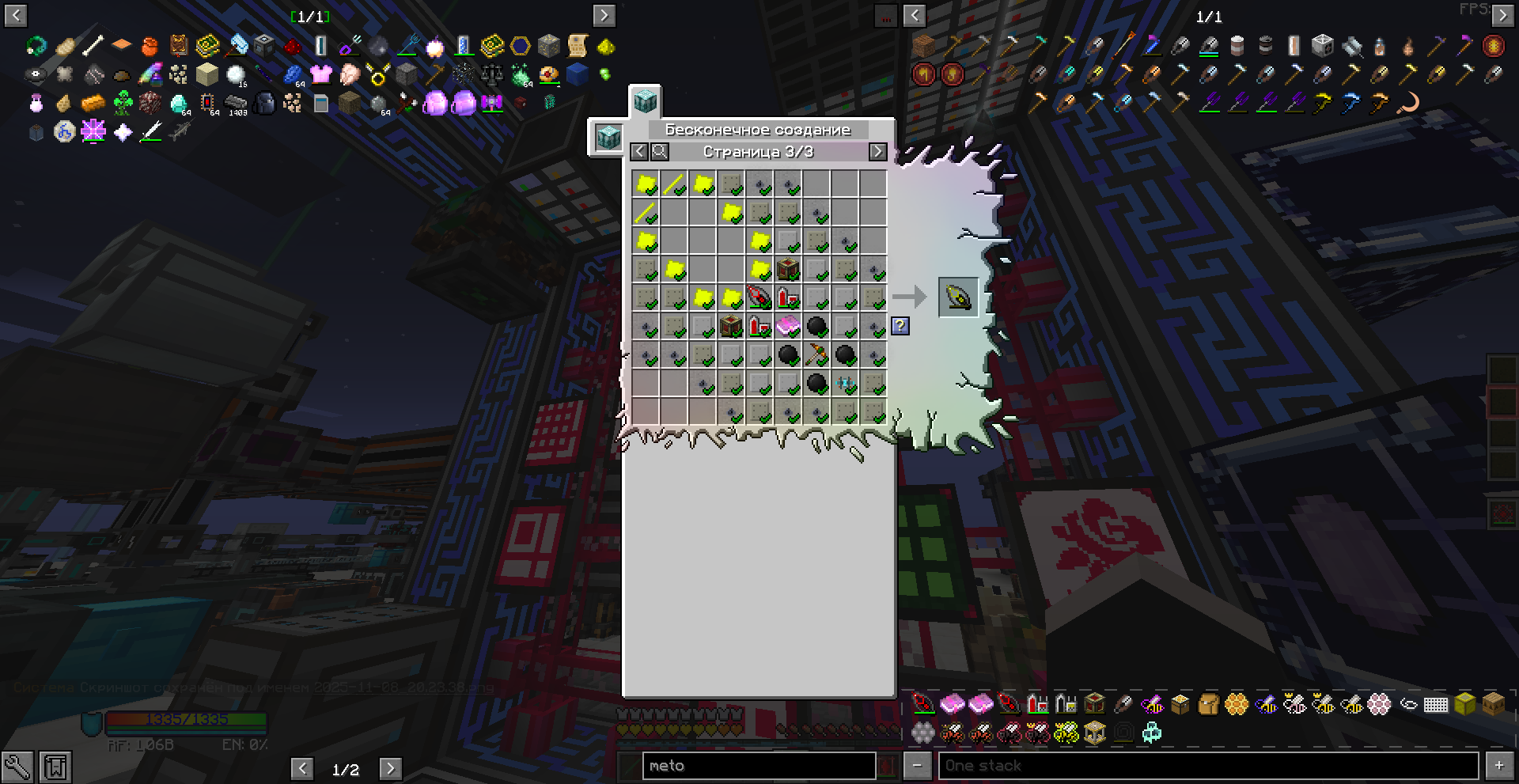Go to the next item list page at top right

pyautogui.click(x=1502, y=15)
